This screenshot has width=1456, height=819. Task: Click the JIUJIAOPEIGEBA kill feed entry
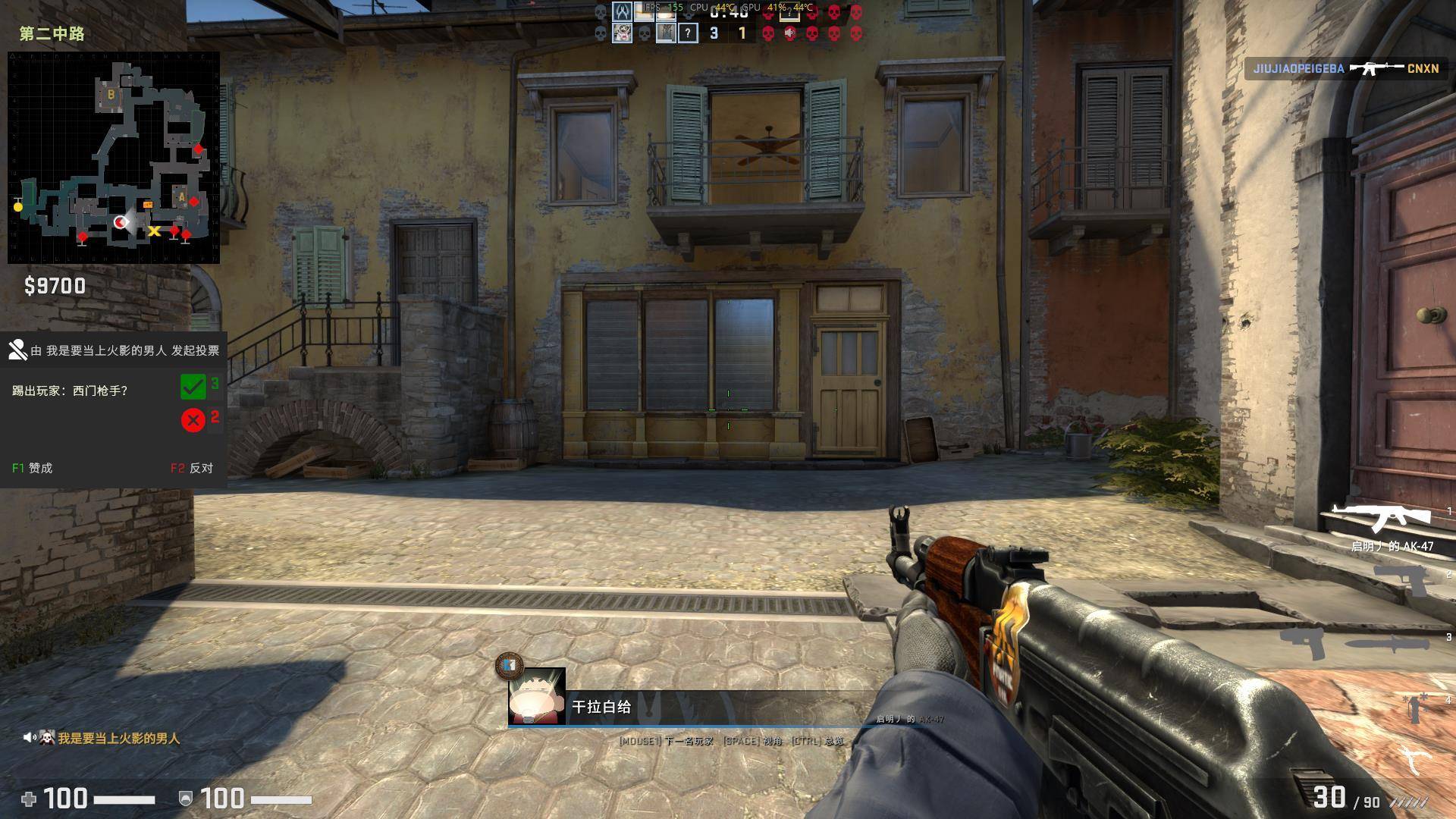(1345, 68)
